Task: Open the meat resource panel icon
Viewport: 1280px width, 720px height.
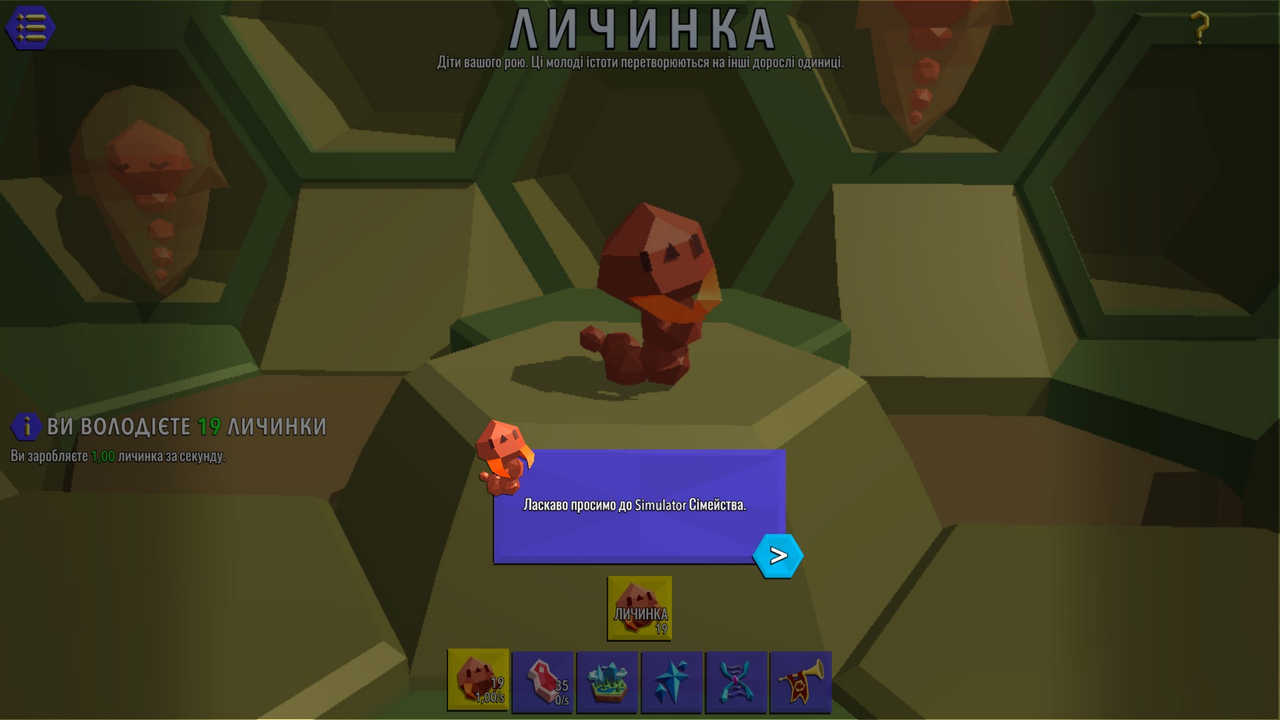Action: pos(542,682)
